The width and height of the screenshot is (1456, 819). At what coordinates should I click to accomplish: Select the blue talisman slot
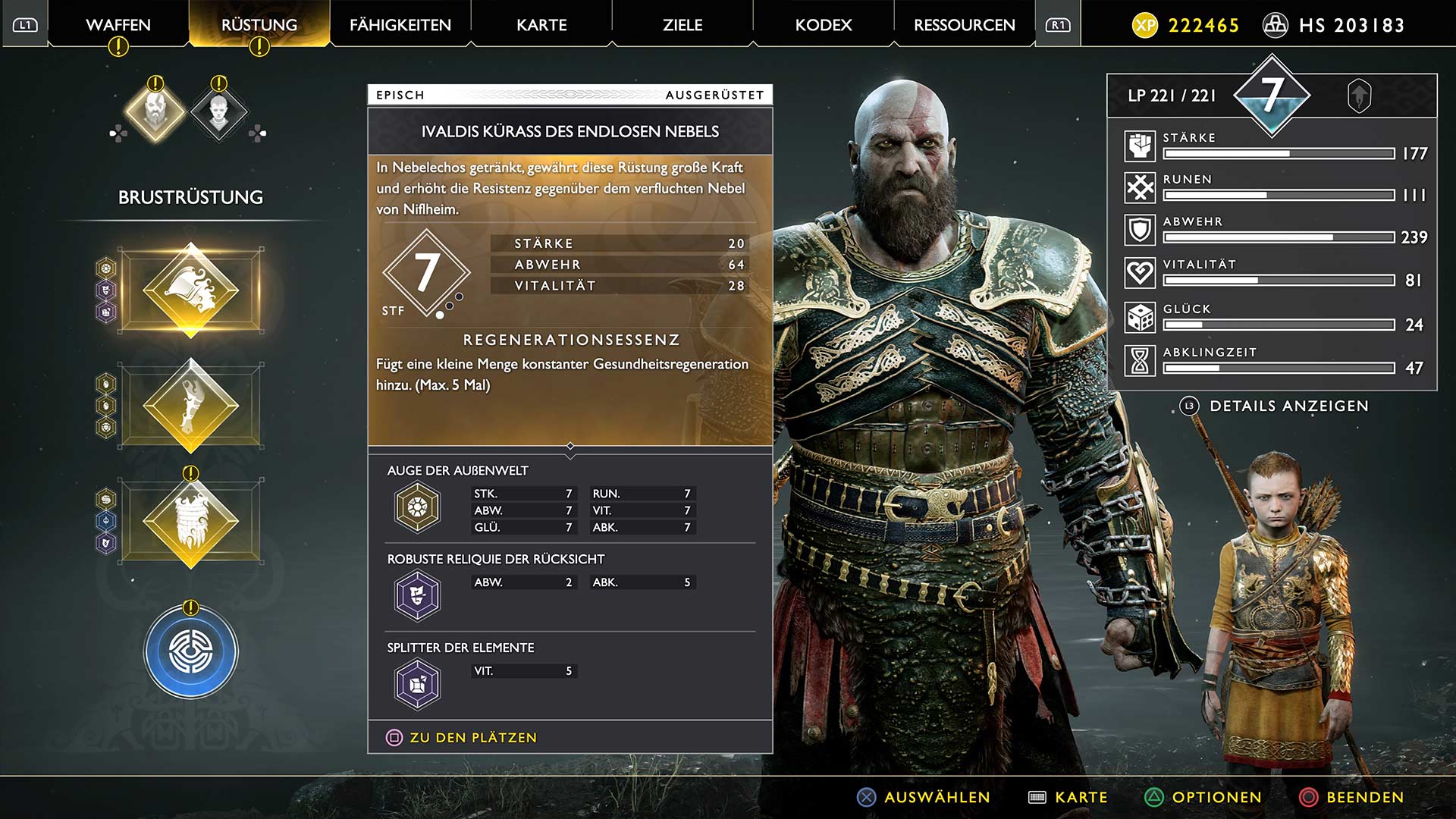[191, 651]
